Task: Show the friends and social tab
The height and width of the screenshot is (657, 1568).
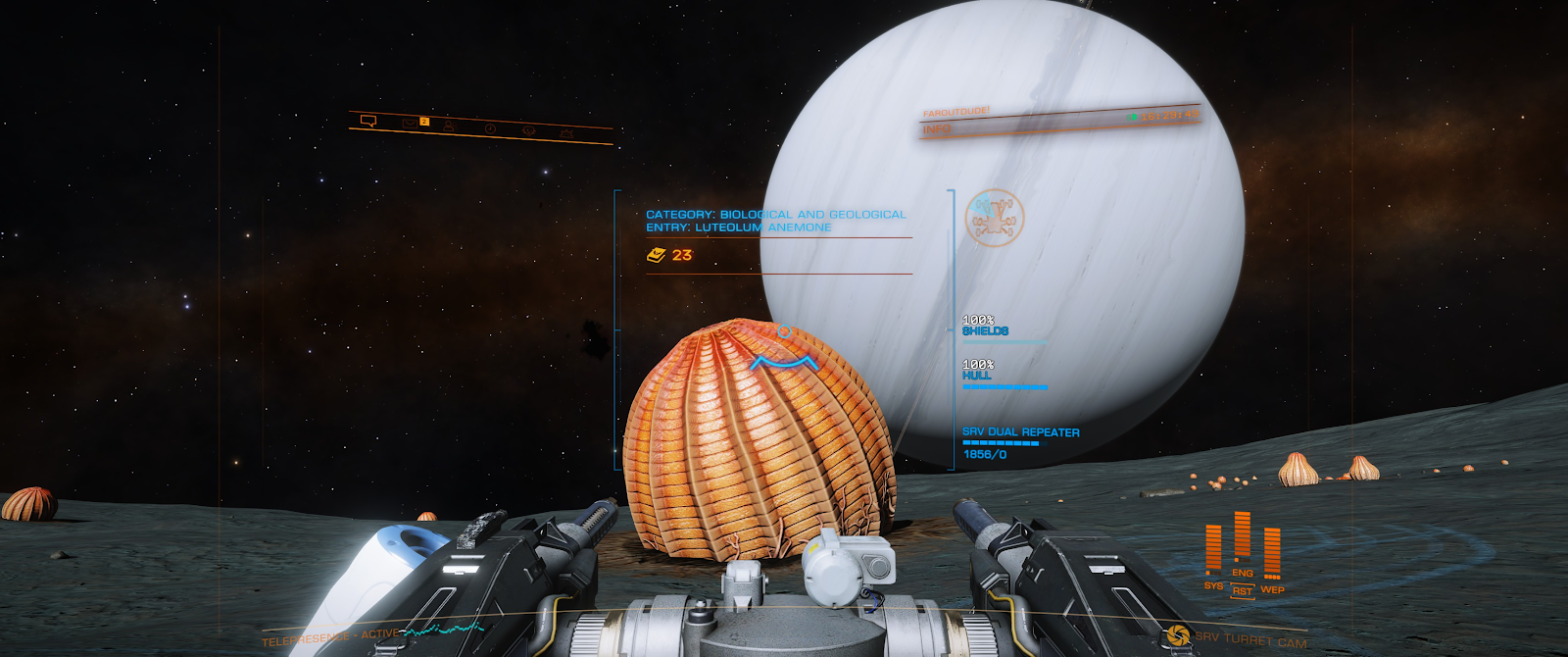Action: 449,126
